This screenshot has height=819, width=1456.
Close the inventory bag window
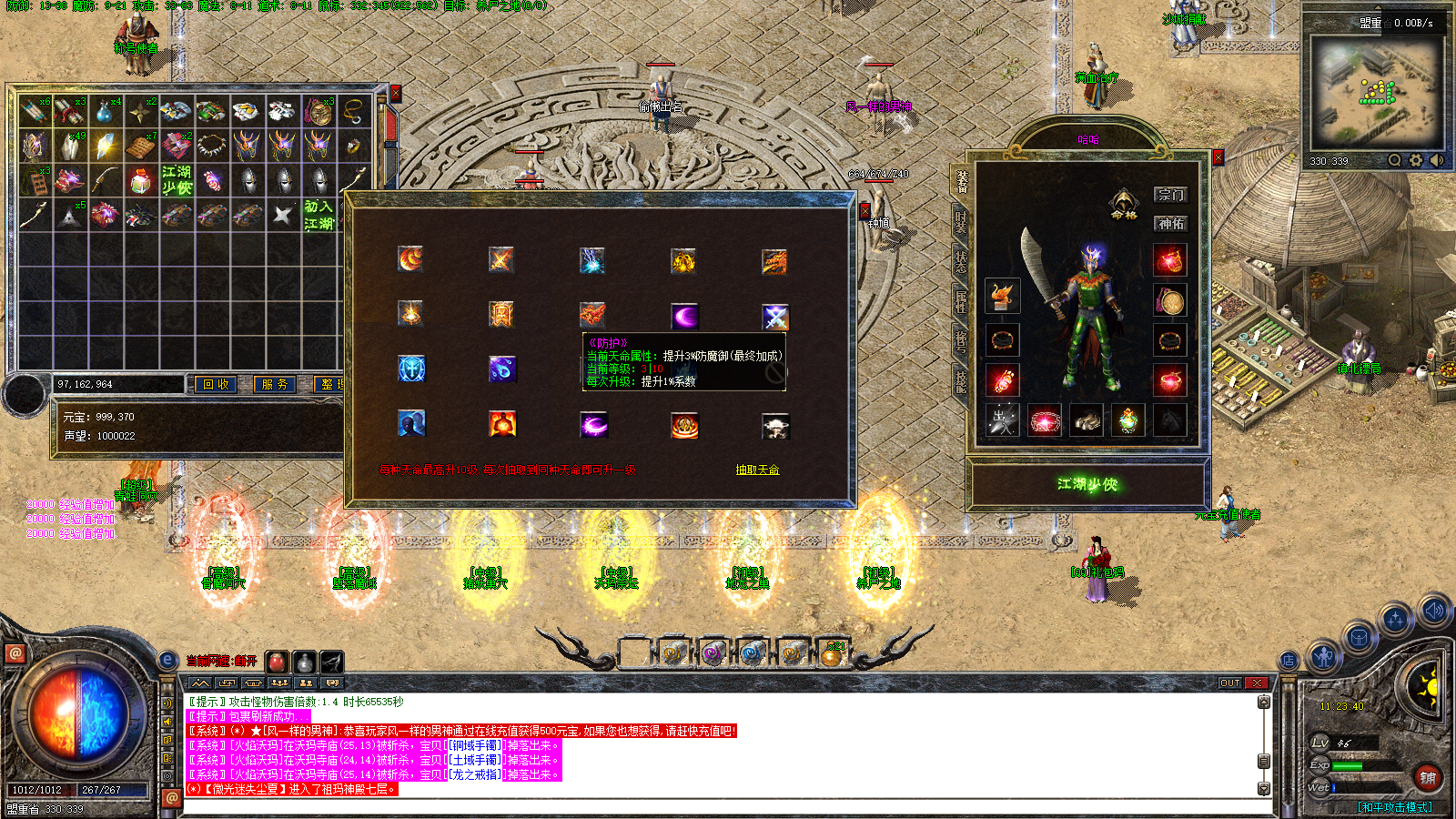pyautogui.click(x=396, y=93)
